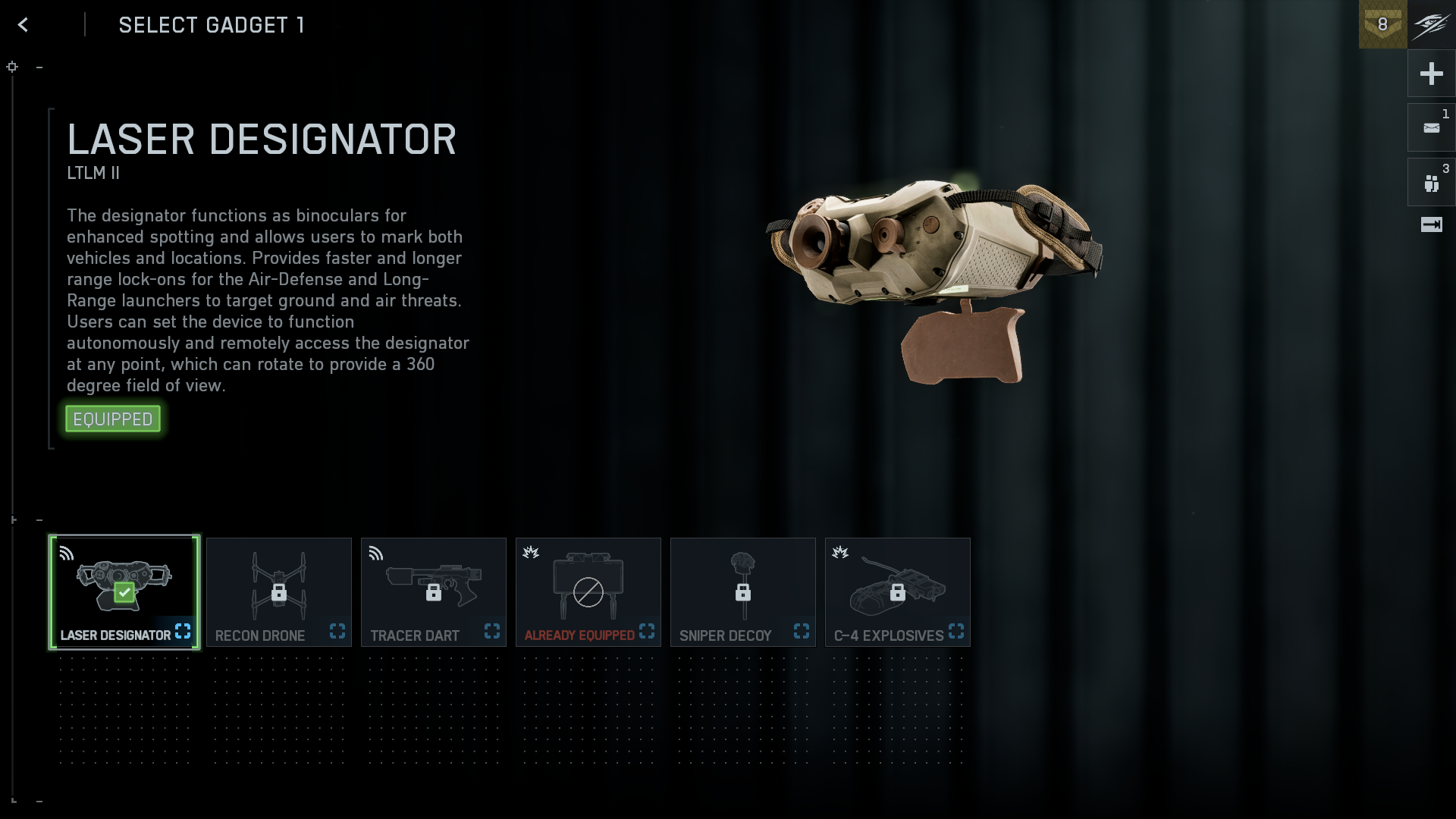Open the fullscreen icon on Laser Designator tile

click(183, 631)
